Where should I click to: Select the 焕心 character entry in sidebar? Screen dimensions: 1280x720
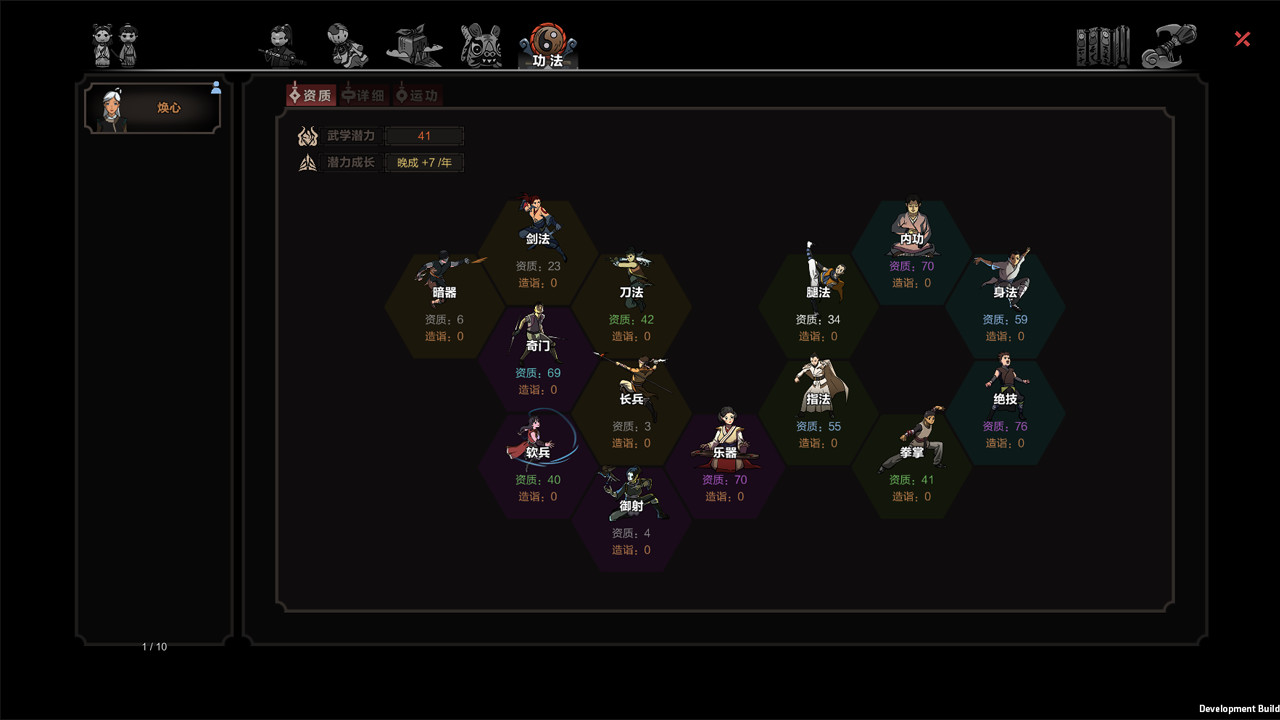point(154,107)
